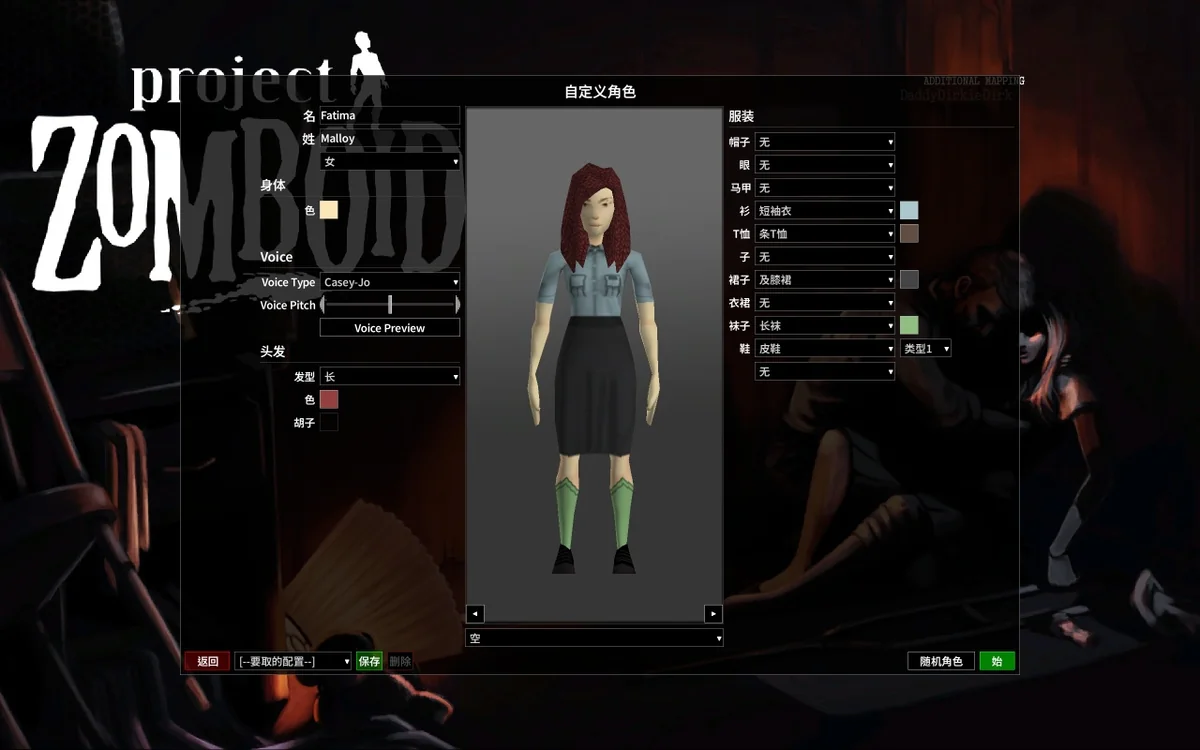Rotate the character preview with the right arrow
The width and height of the screenshot is (1200, 750).
(x=713, y=614)
